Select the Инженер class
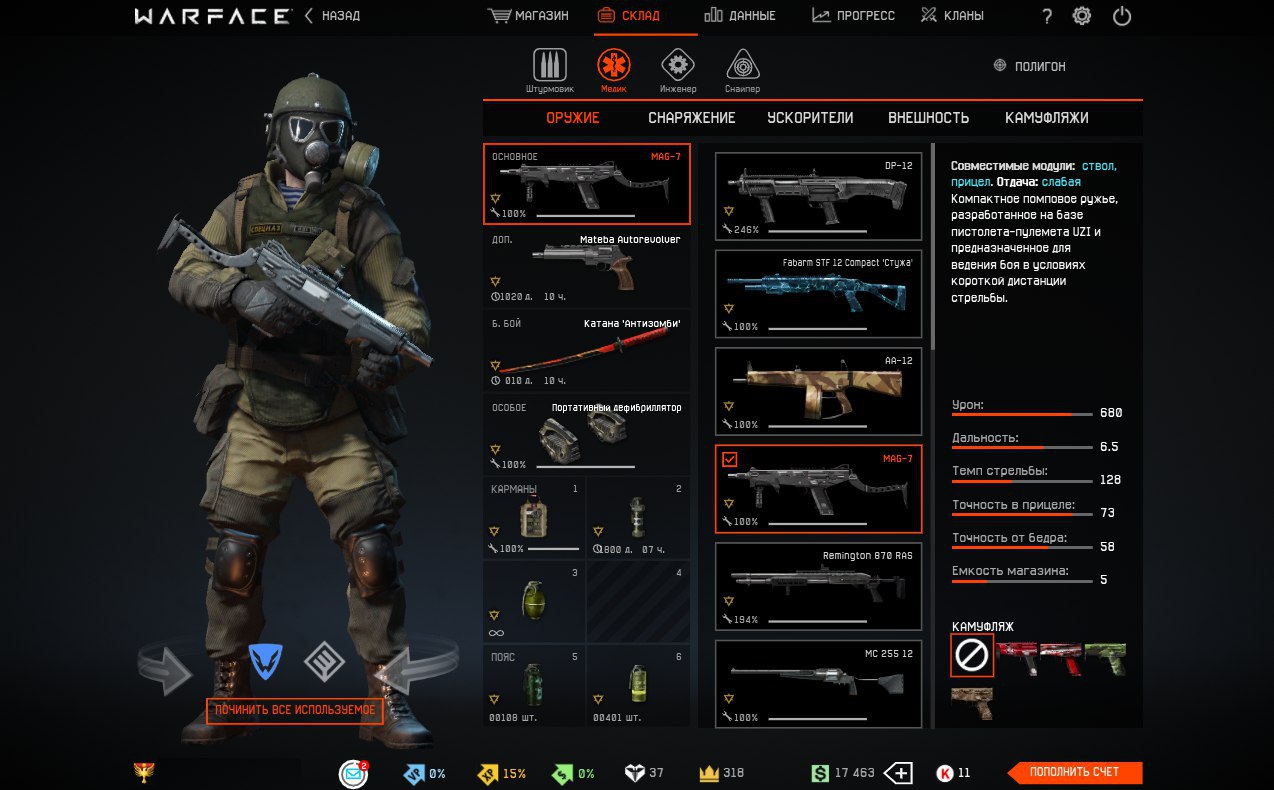The width and height of the screenshot is (1274, 790). point(678,70)
